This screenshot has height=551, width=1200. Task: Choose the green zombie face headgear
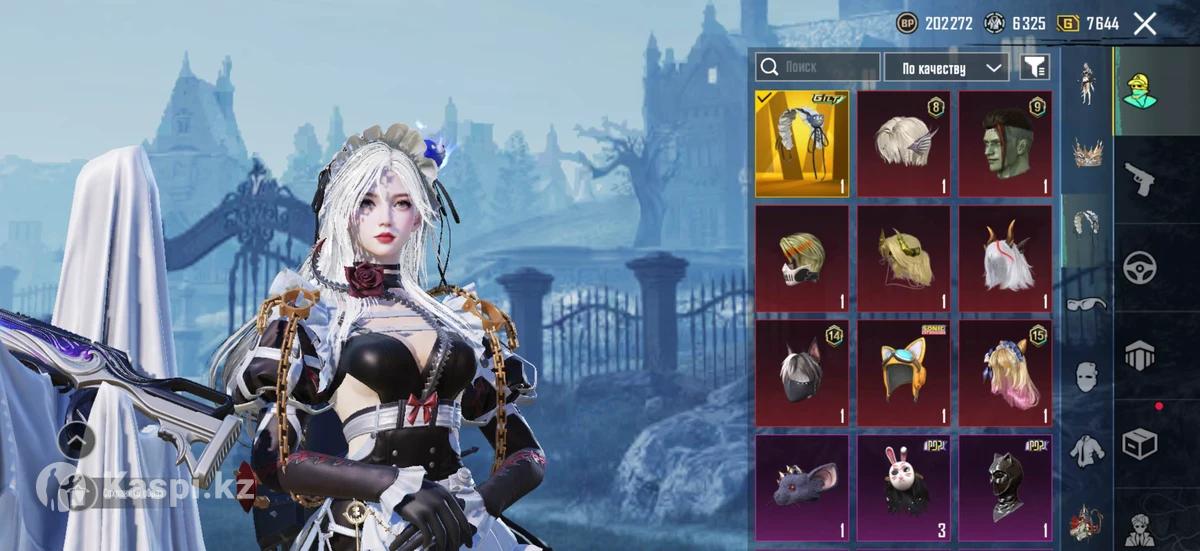point(1005,144)
